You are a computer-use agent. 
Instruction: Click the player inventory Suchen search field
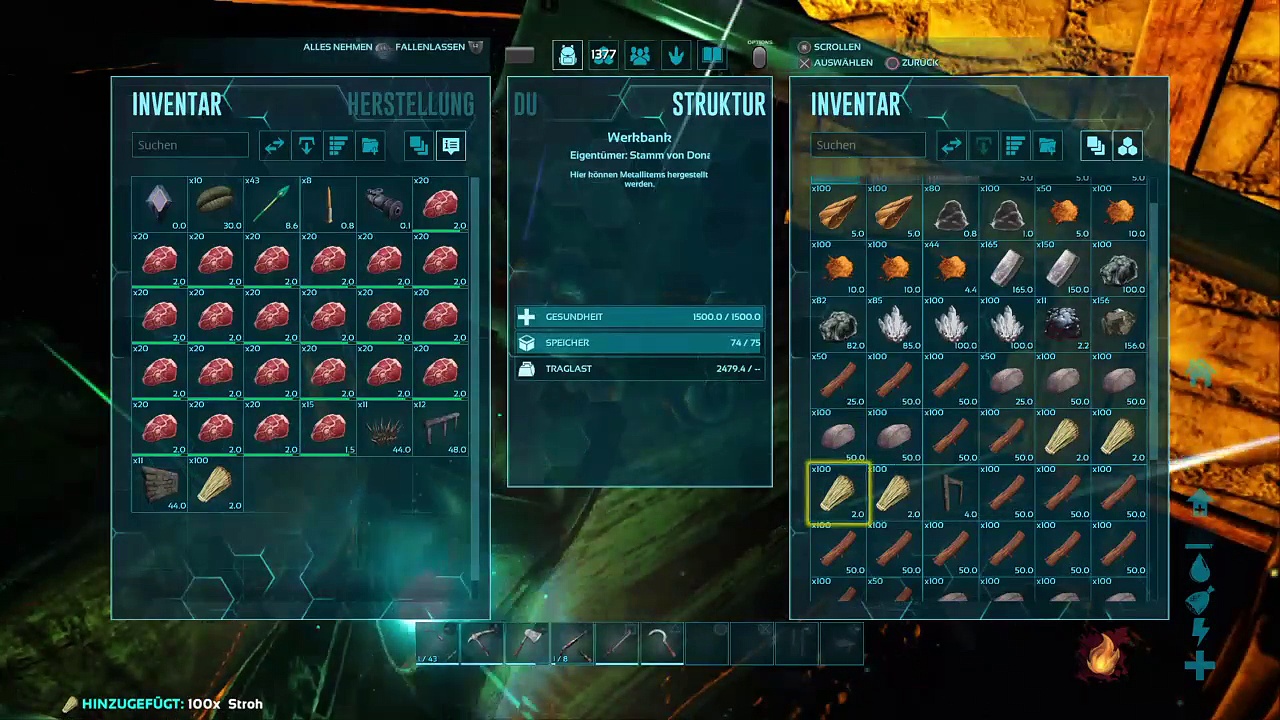pyautogui.click(x=190, y=145)
